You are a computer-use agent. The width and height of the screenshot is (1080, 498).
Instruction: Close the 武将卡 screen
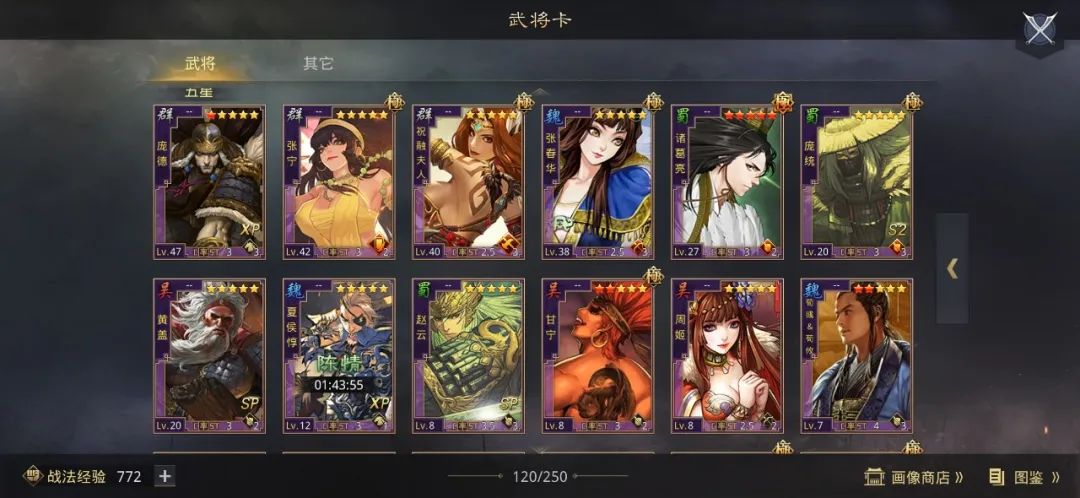click(x=1039, y=29)
